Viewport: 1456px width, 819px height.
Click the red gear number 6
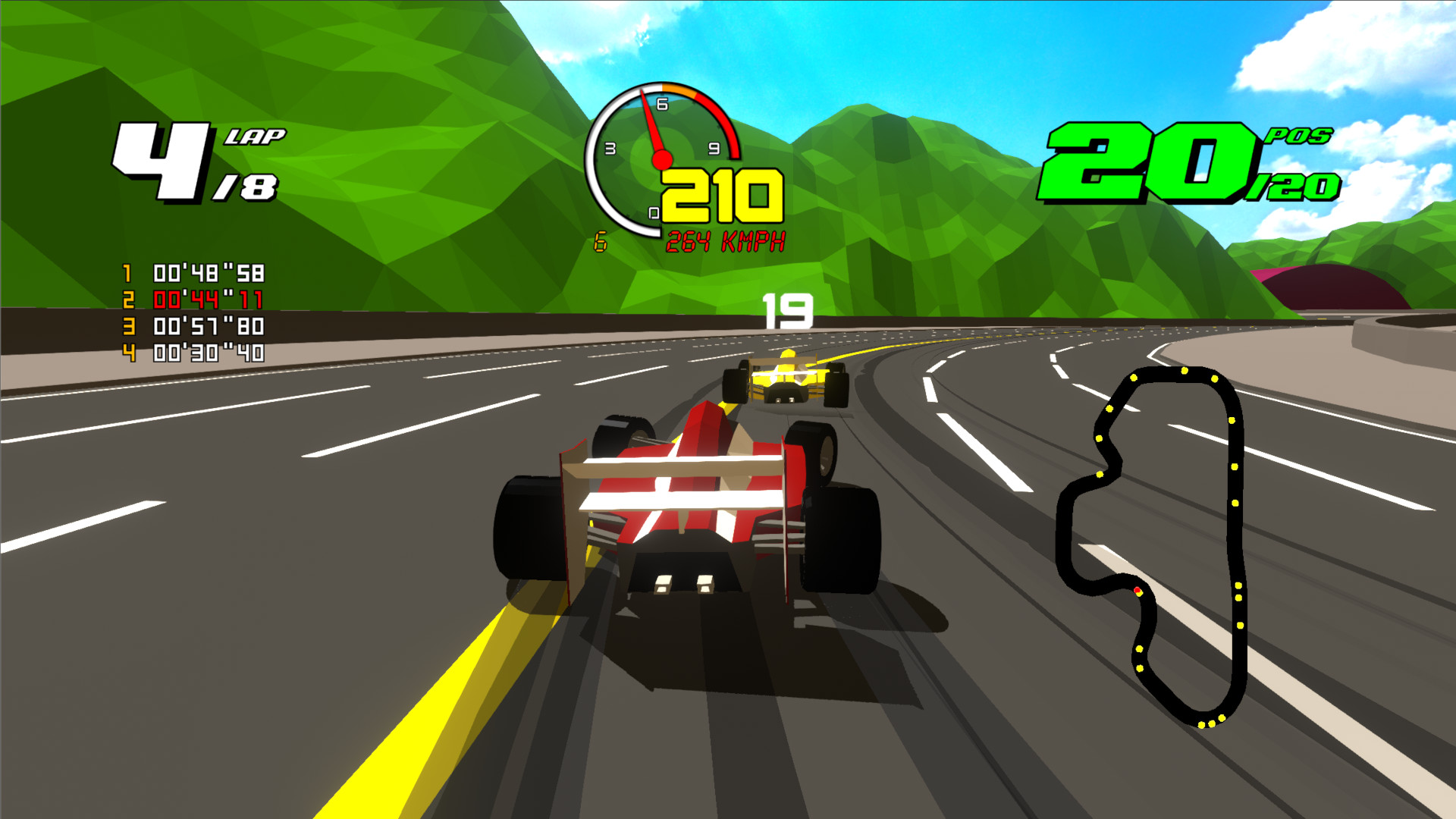601,241
